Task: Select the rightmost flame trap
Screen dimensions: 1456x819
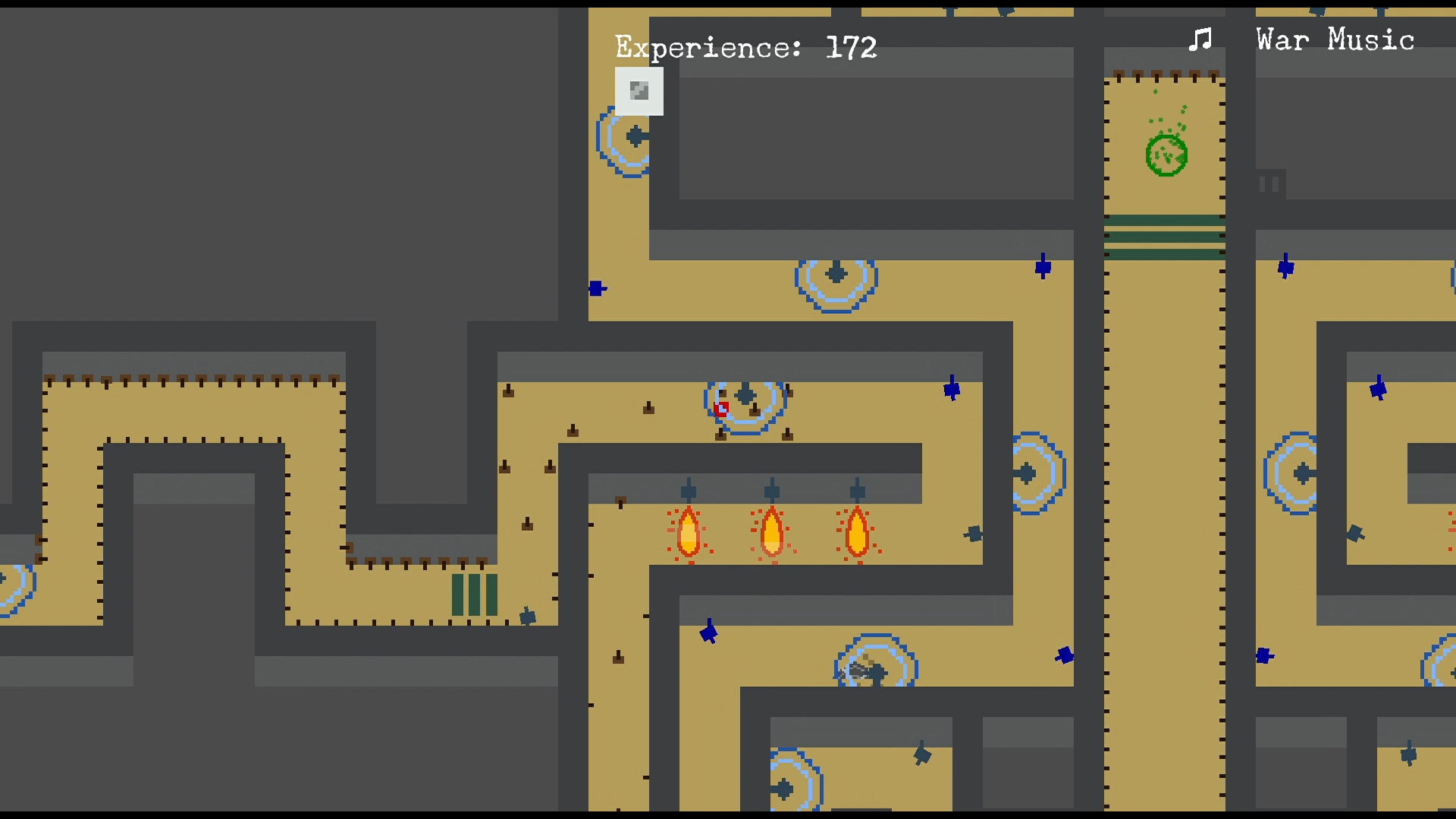Action: tap(857, 533)
